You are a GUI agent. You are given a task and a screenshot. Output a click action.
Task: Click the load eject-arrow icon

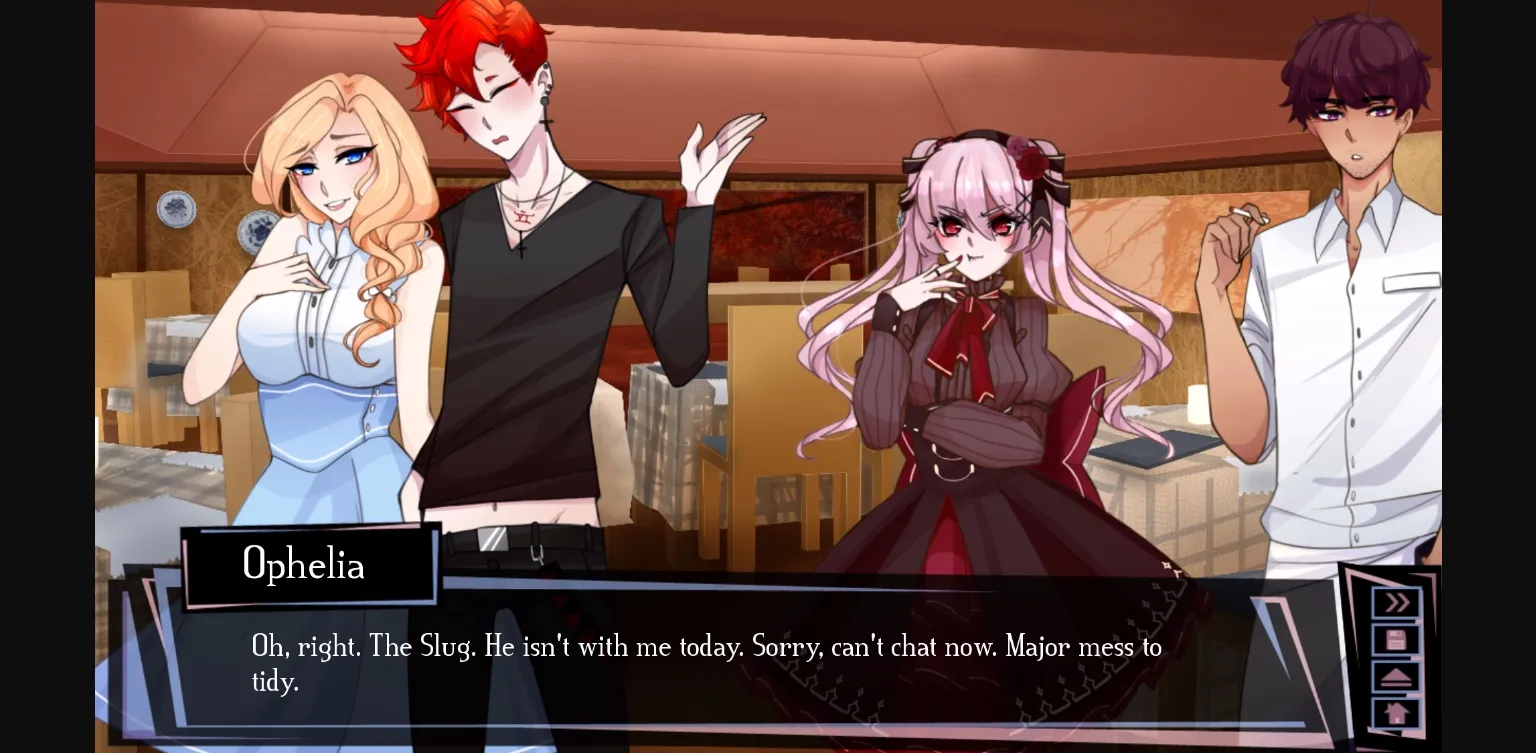(1394, 676)
